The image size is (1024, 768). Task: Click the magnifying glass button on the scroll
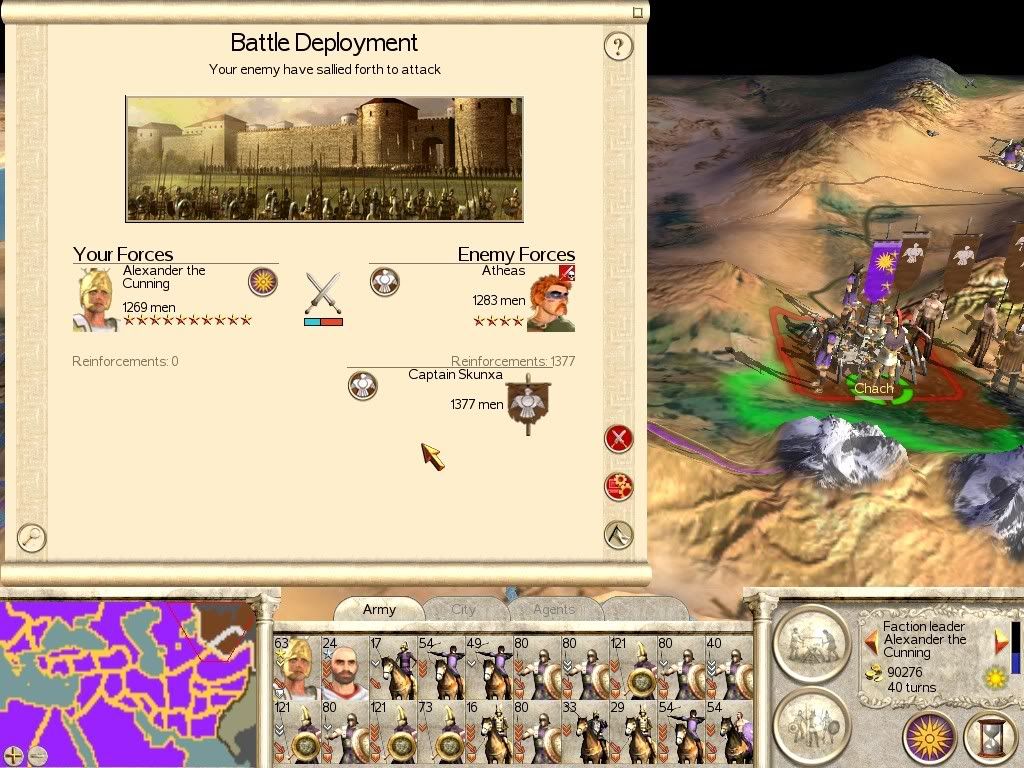(32, 537)
